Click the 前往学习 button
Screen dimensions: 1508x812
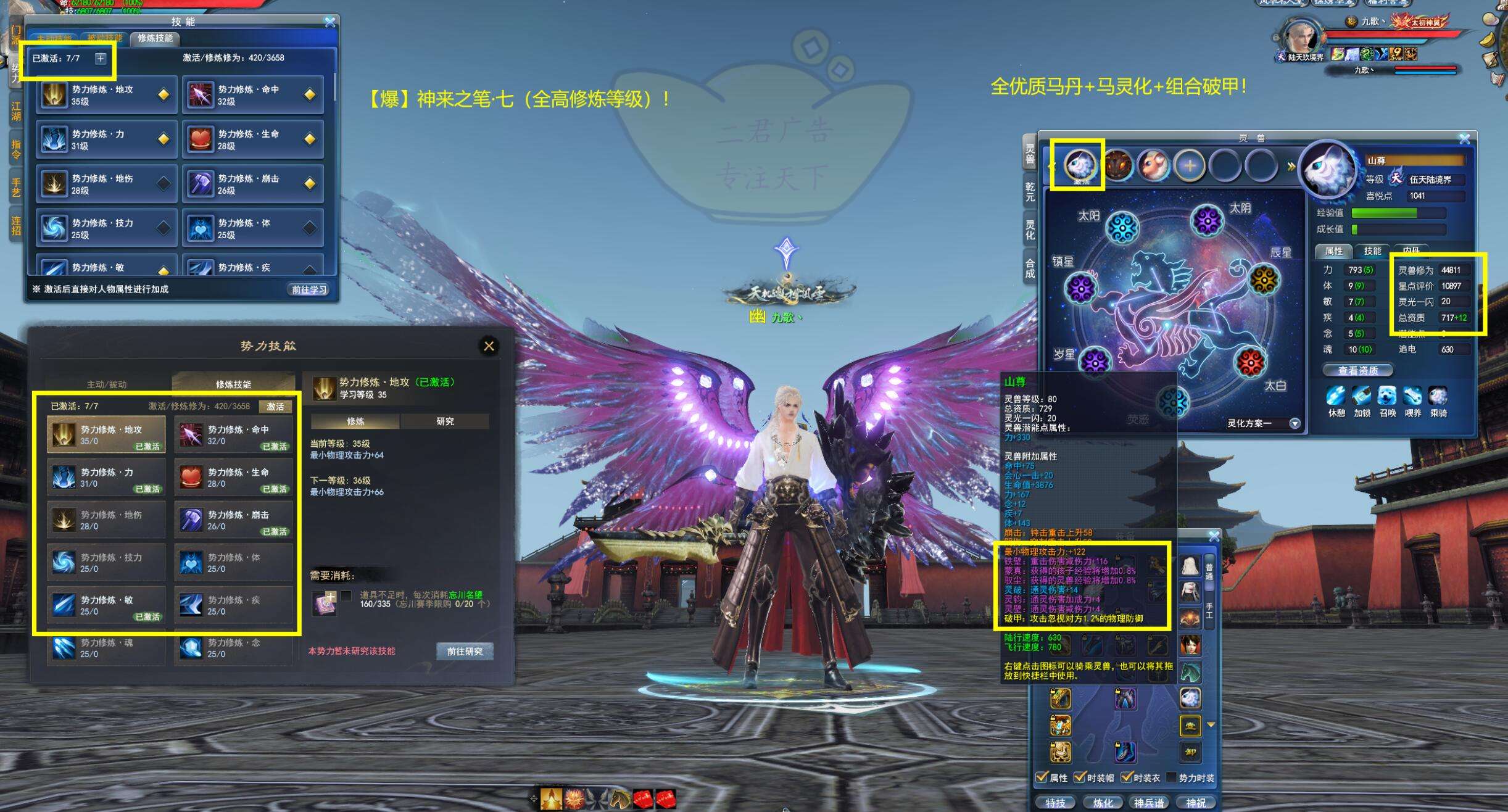tap(309, 289)
